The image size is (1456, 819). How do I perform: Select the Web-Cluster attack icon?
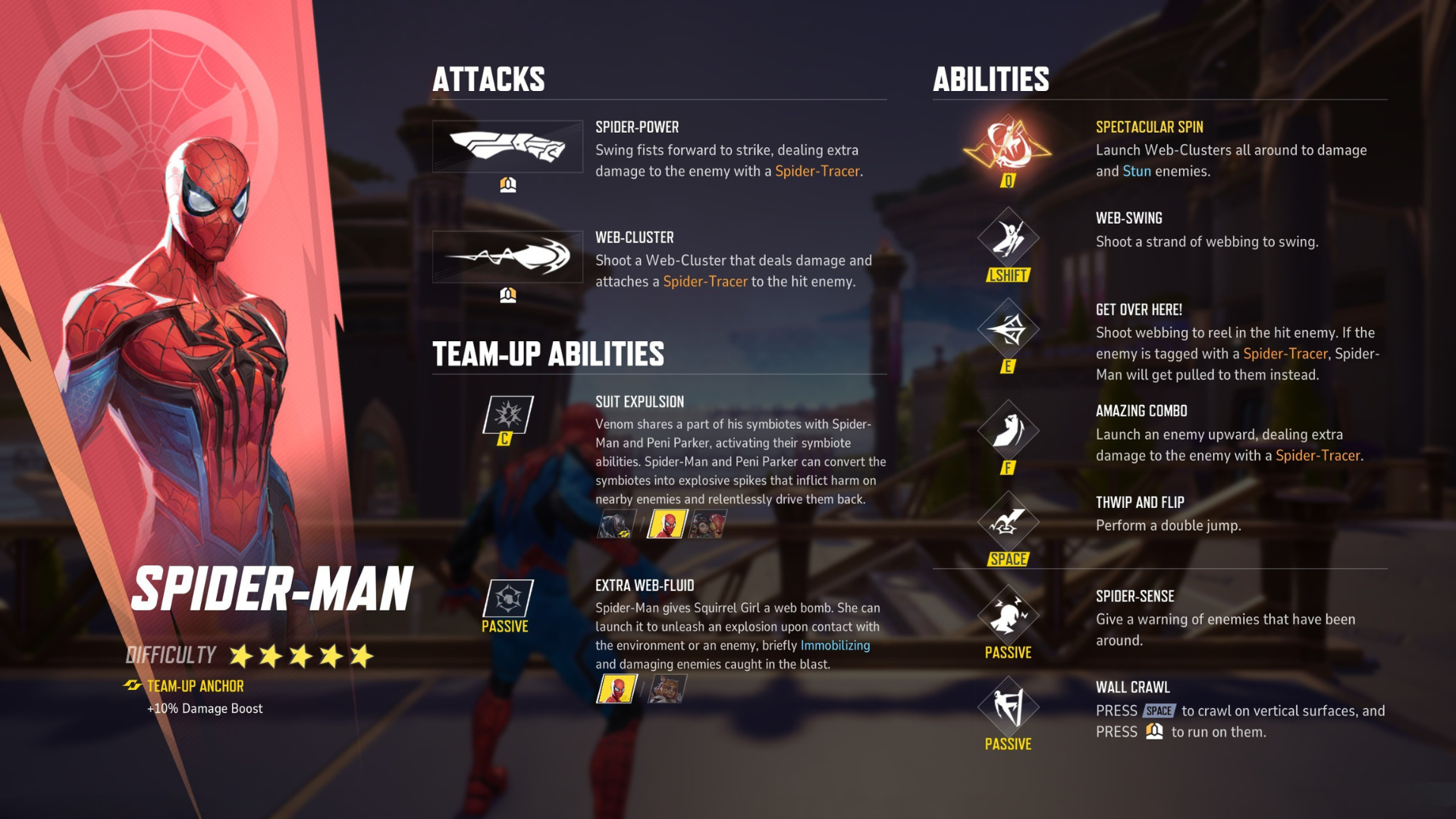click(508, 256)
